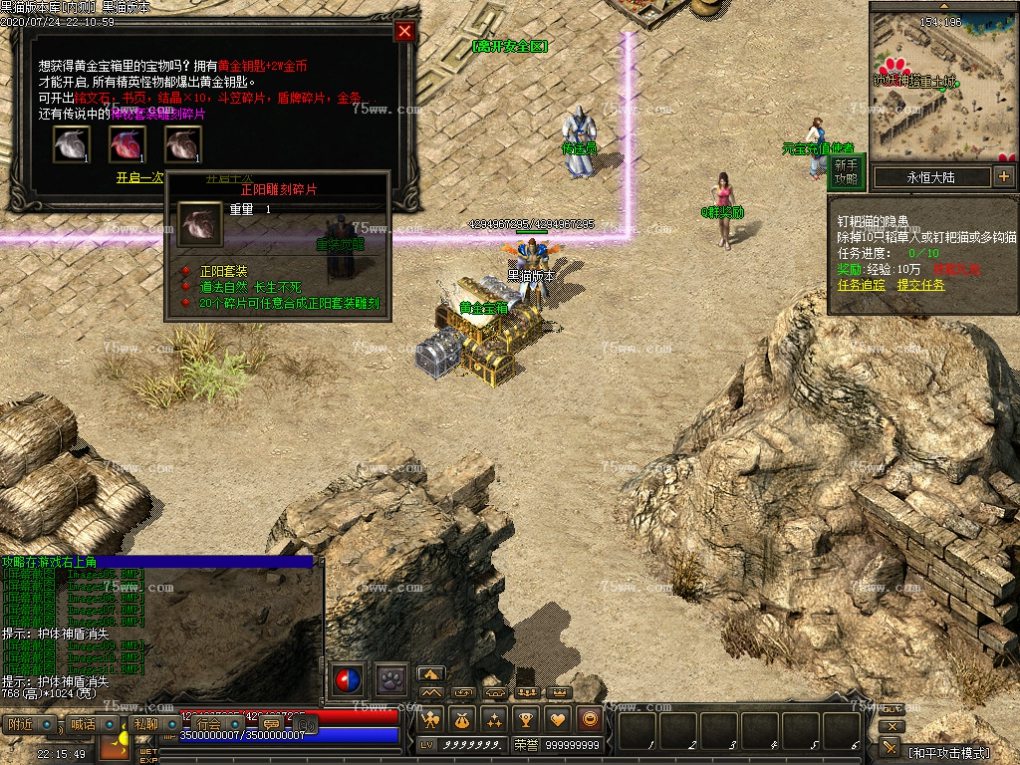Switch to the 私聊 private chat channel
Screen dimensions: 1020x765
coord(146,724)
